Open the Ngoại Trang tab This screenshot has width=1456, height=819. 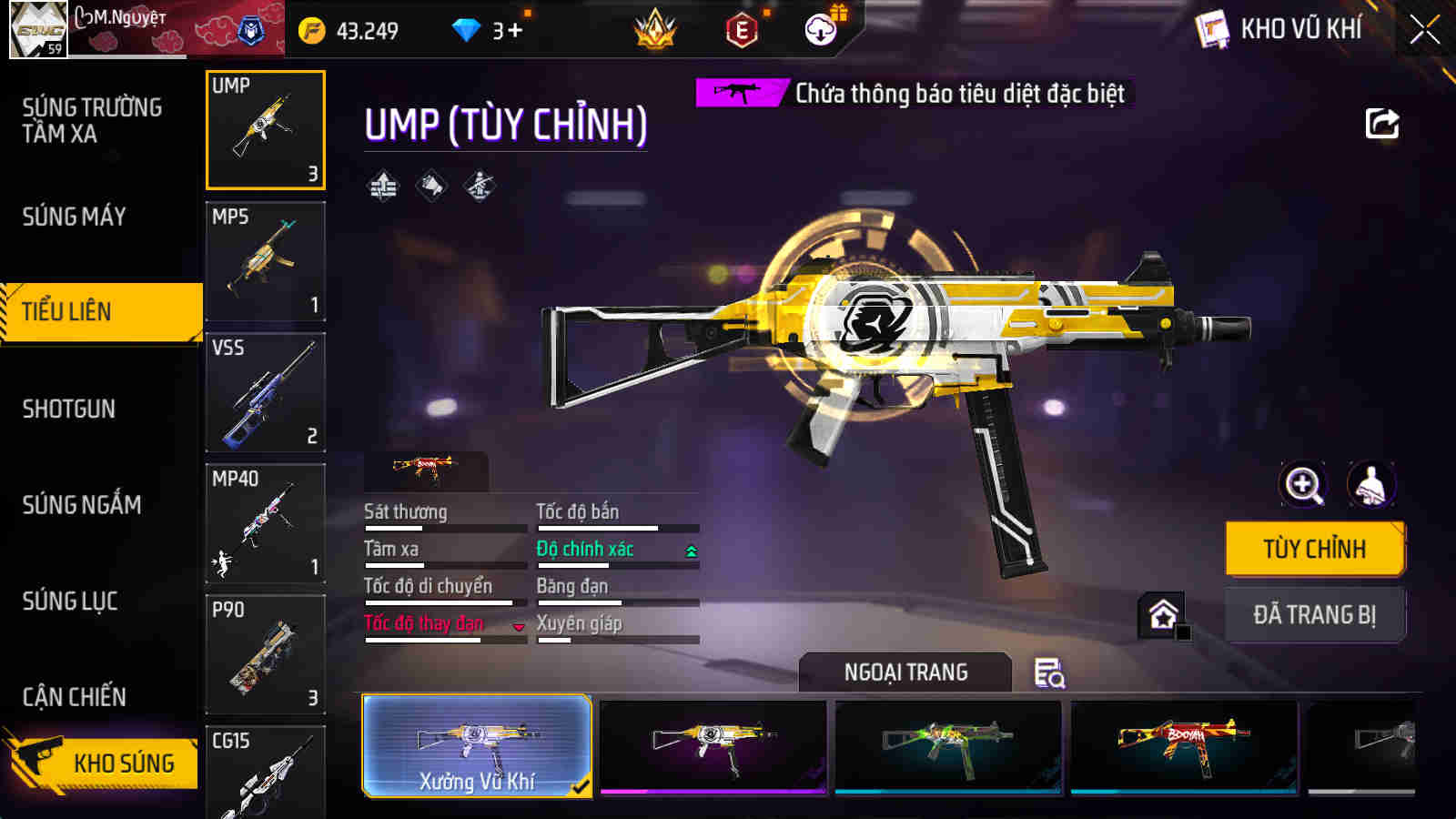click(905, 672)
